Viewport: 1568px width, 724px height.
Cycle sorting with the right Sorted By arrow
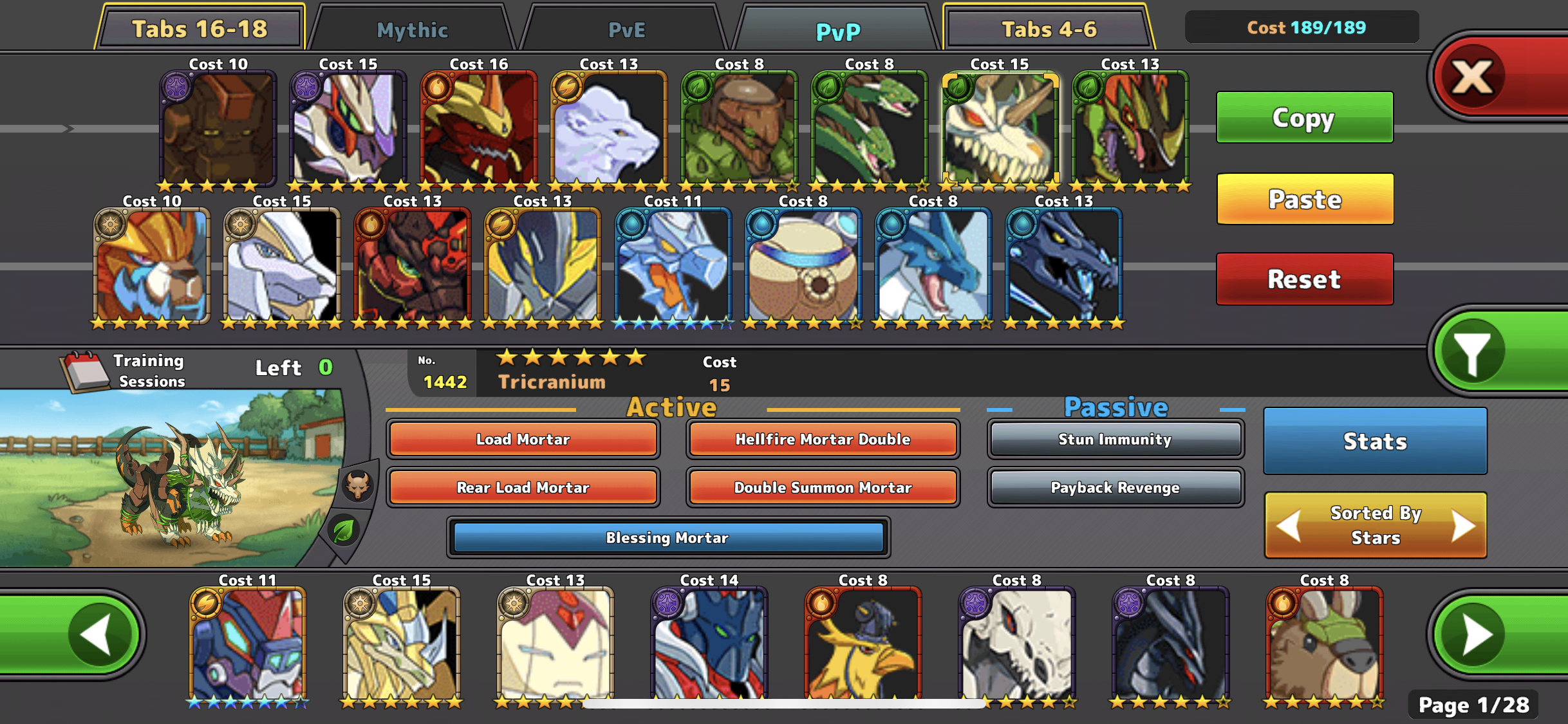coord(1464,526)
